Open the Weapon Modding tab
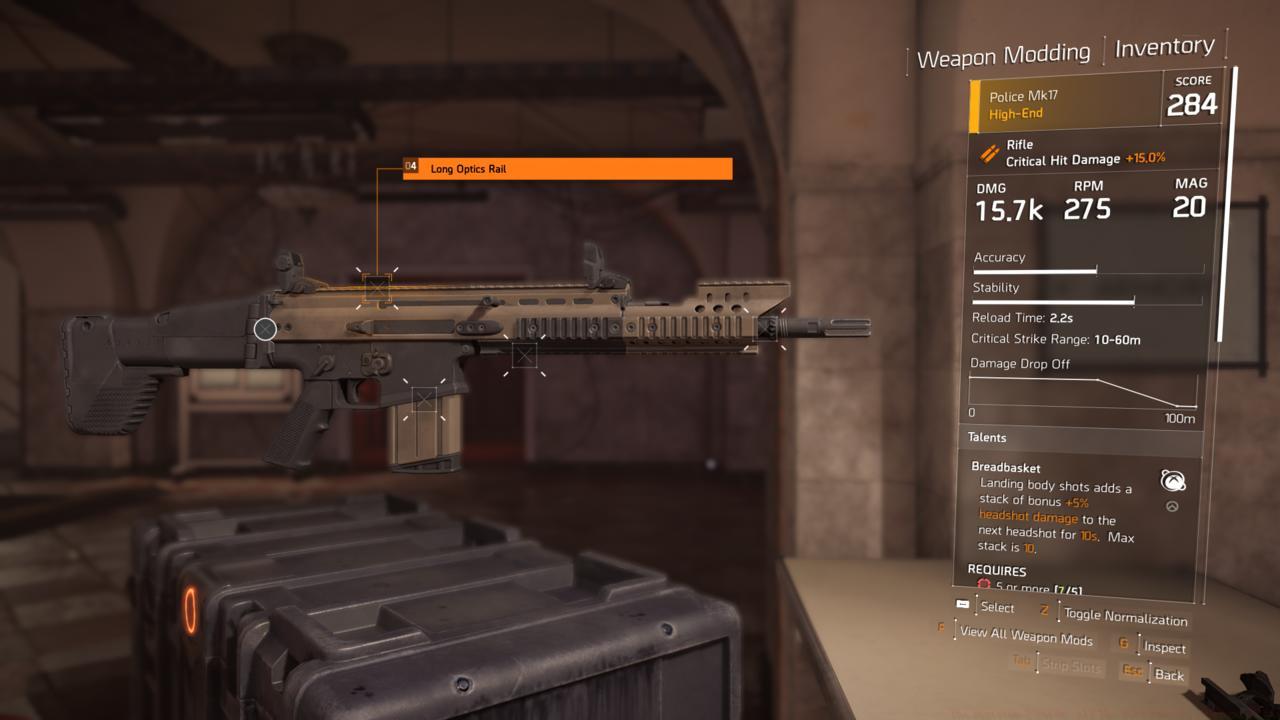The width and height of the screenshot is (1280, 720). (x=1004, y=52)
